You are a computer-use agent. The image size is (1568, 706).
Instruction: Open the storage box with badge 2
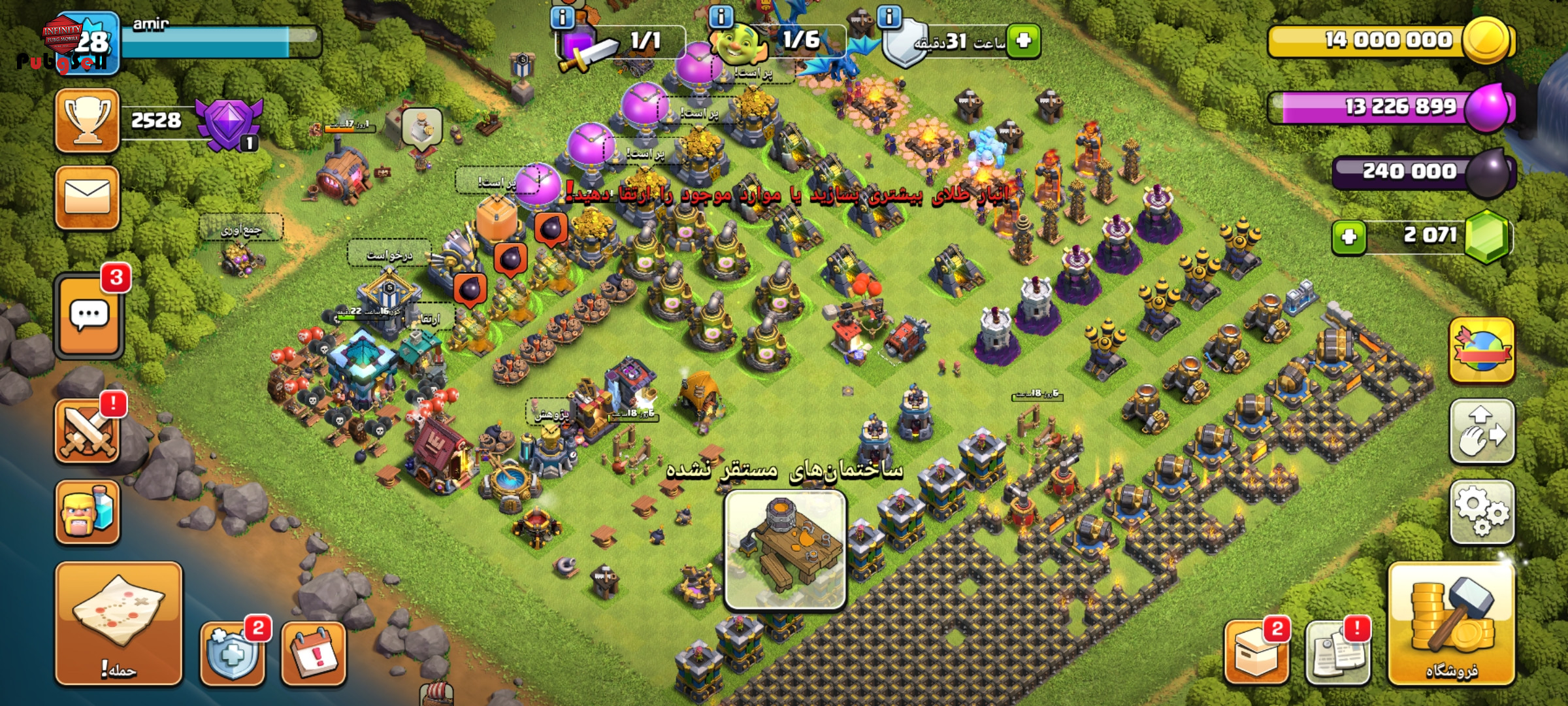(1256, 653)
